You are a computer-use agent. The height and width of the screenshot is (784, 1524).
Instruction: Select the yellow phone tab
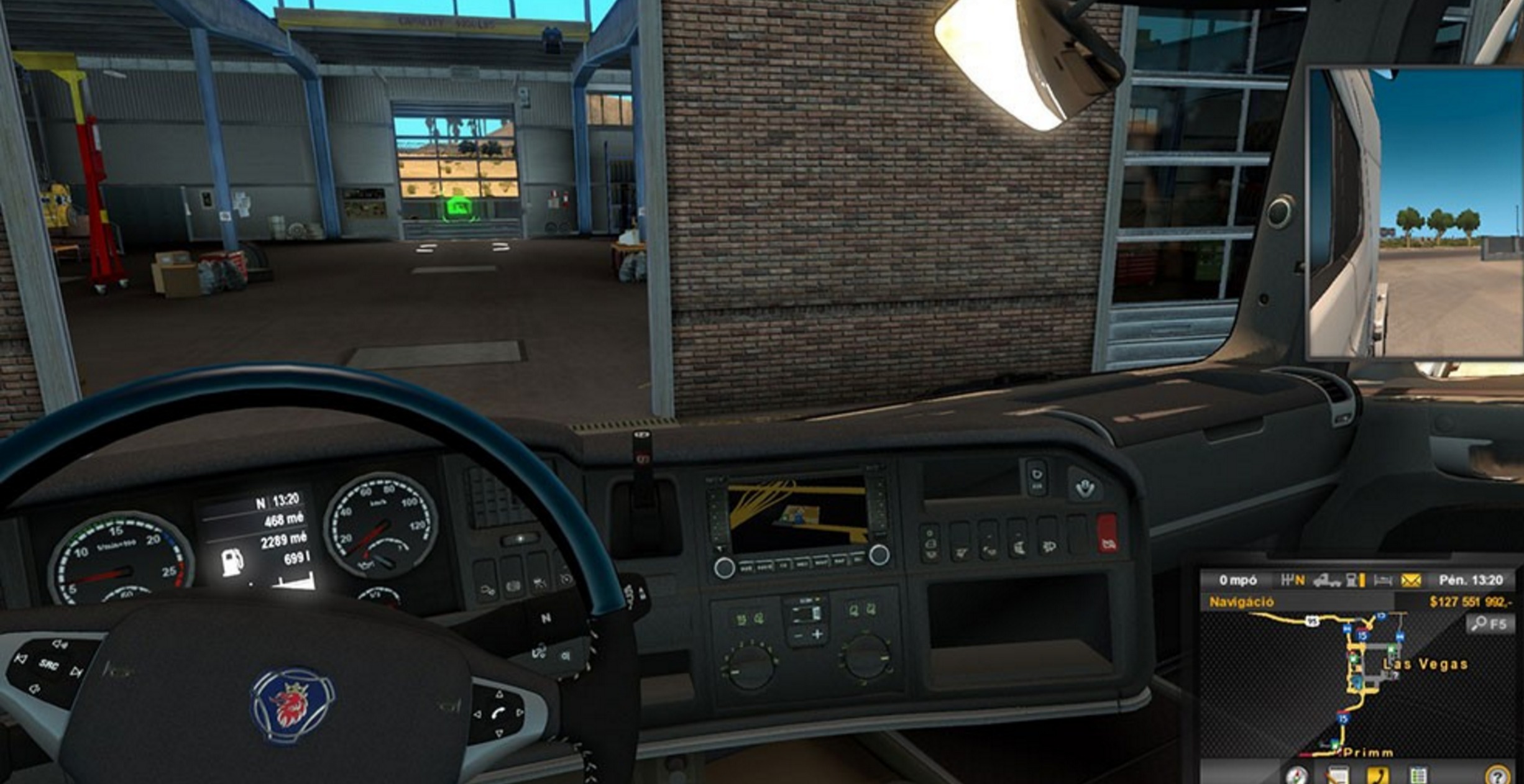[1378, 775]
